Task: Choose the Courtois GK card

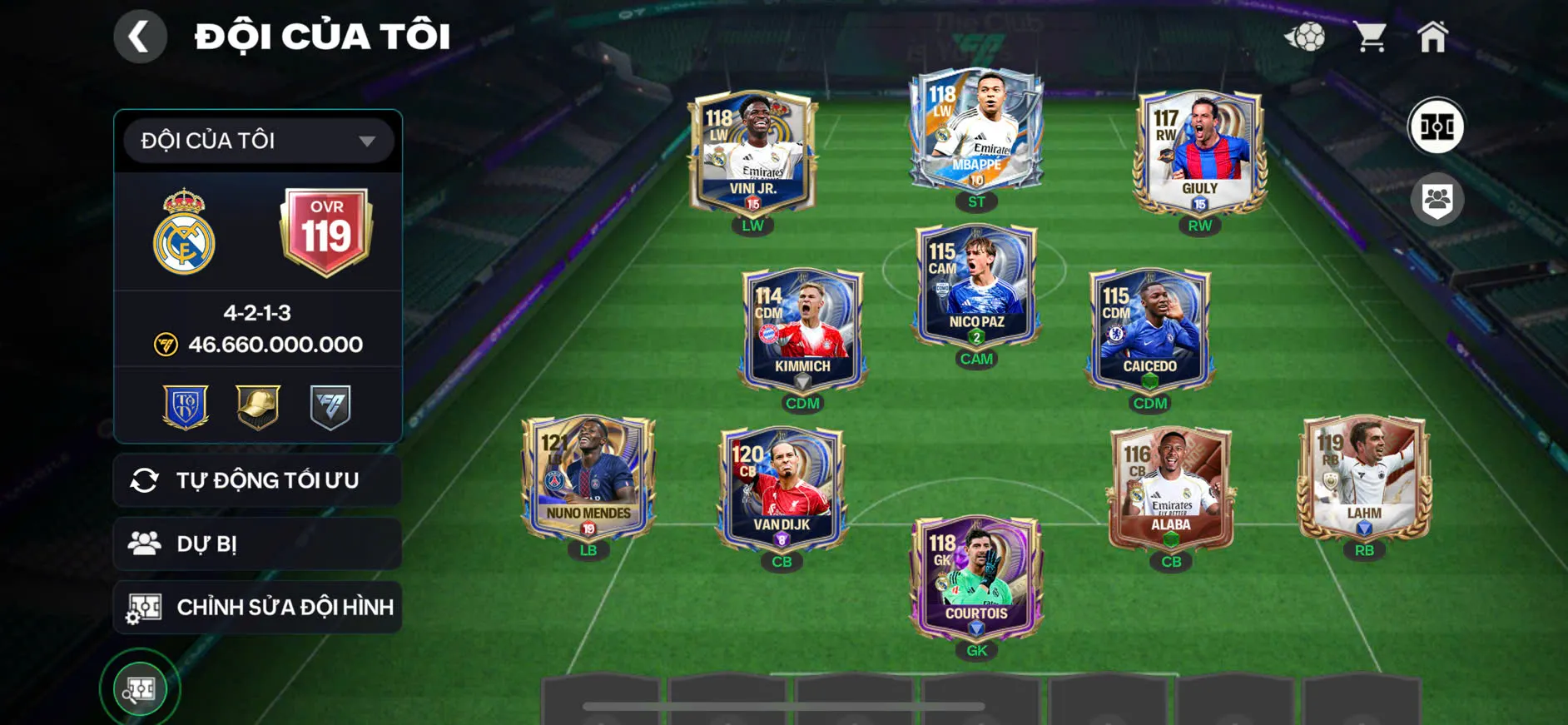Action: click(976, 579)
